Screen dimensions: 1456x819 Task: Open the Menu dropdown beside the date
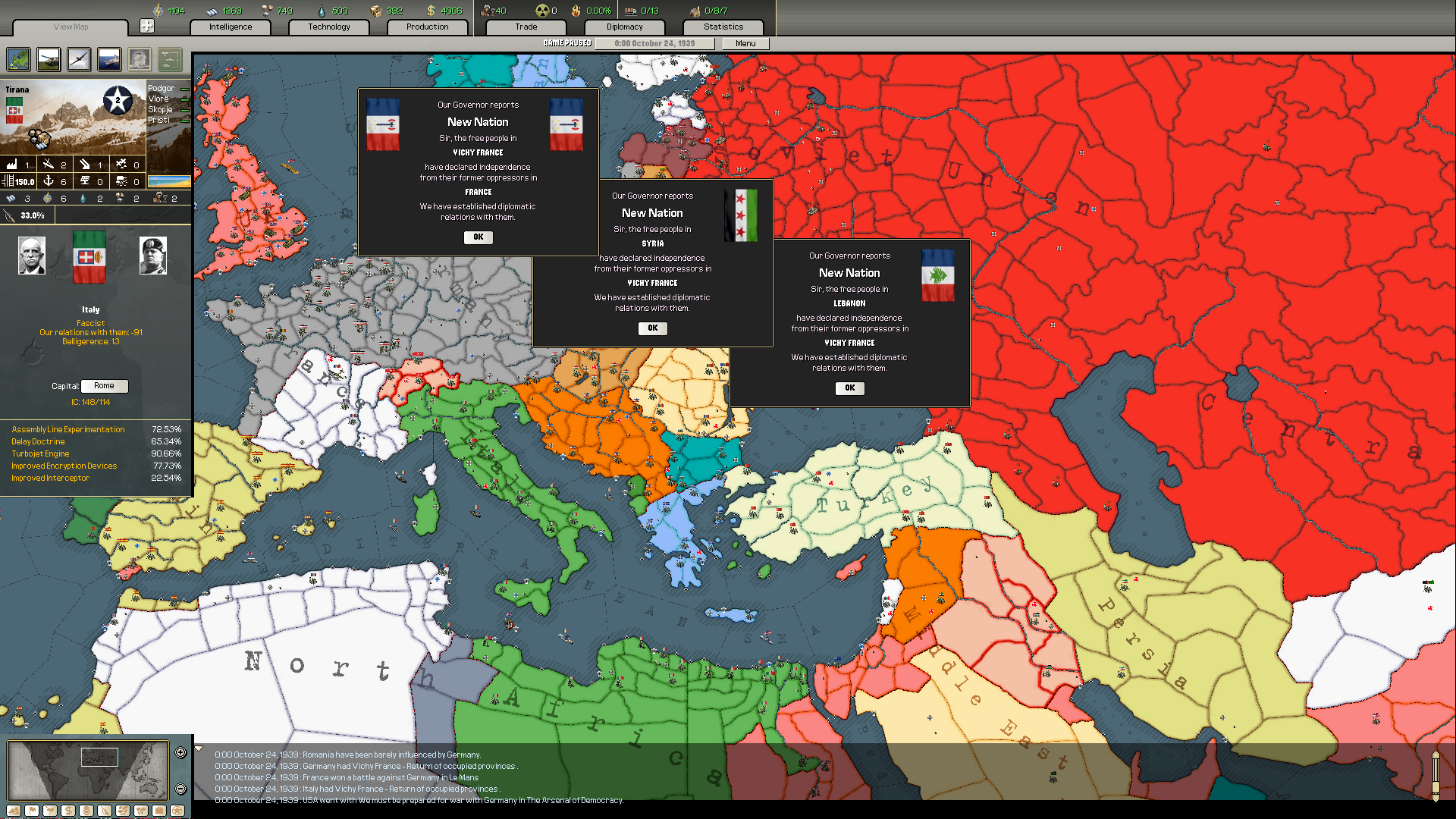tap(745, 43)
